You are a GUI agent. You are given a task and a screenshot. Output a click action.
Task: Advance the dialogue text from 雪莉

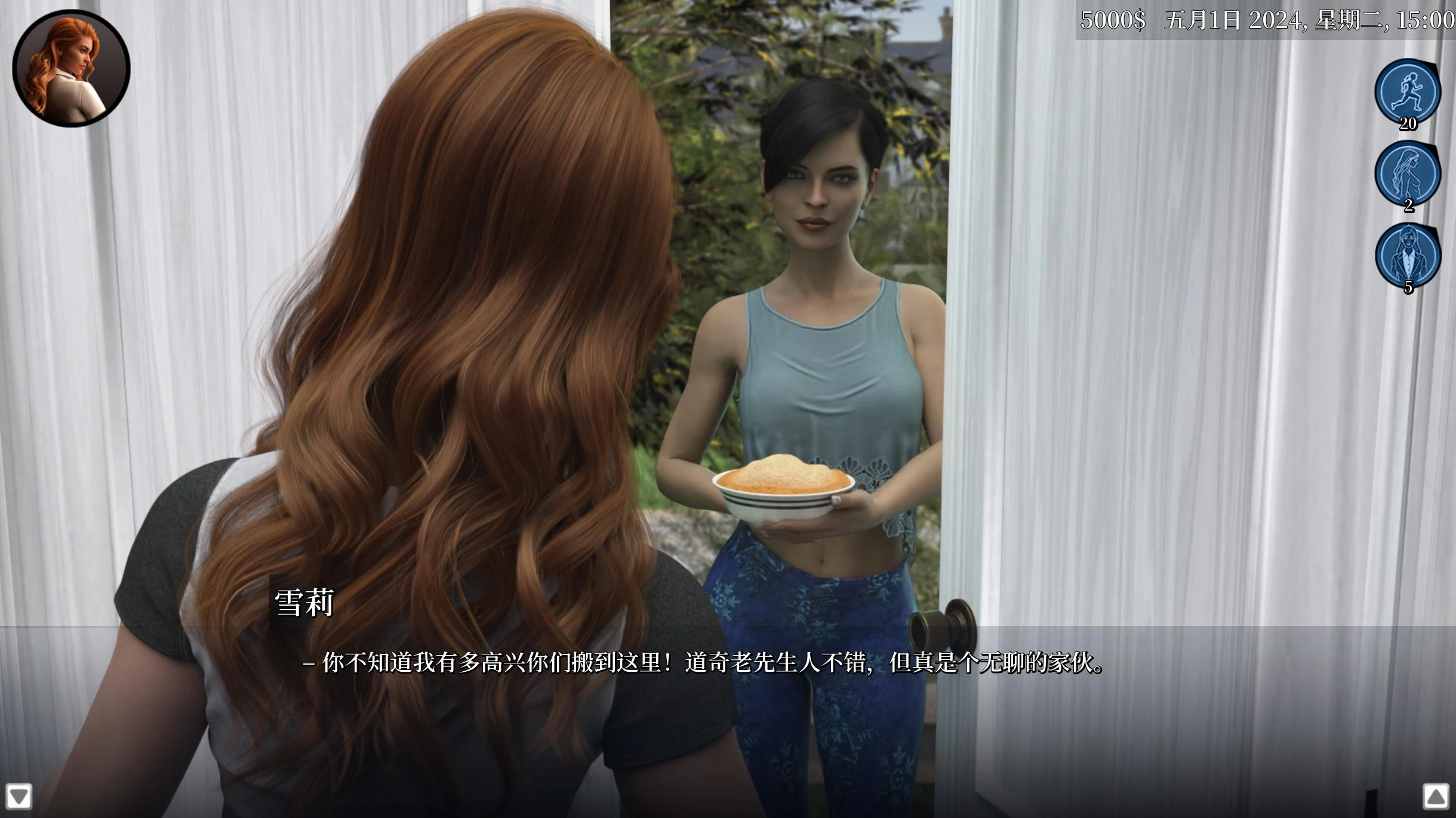704,663
